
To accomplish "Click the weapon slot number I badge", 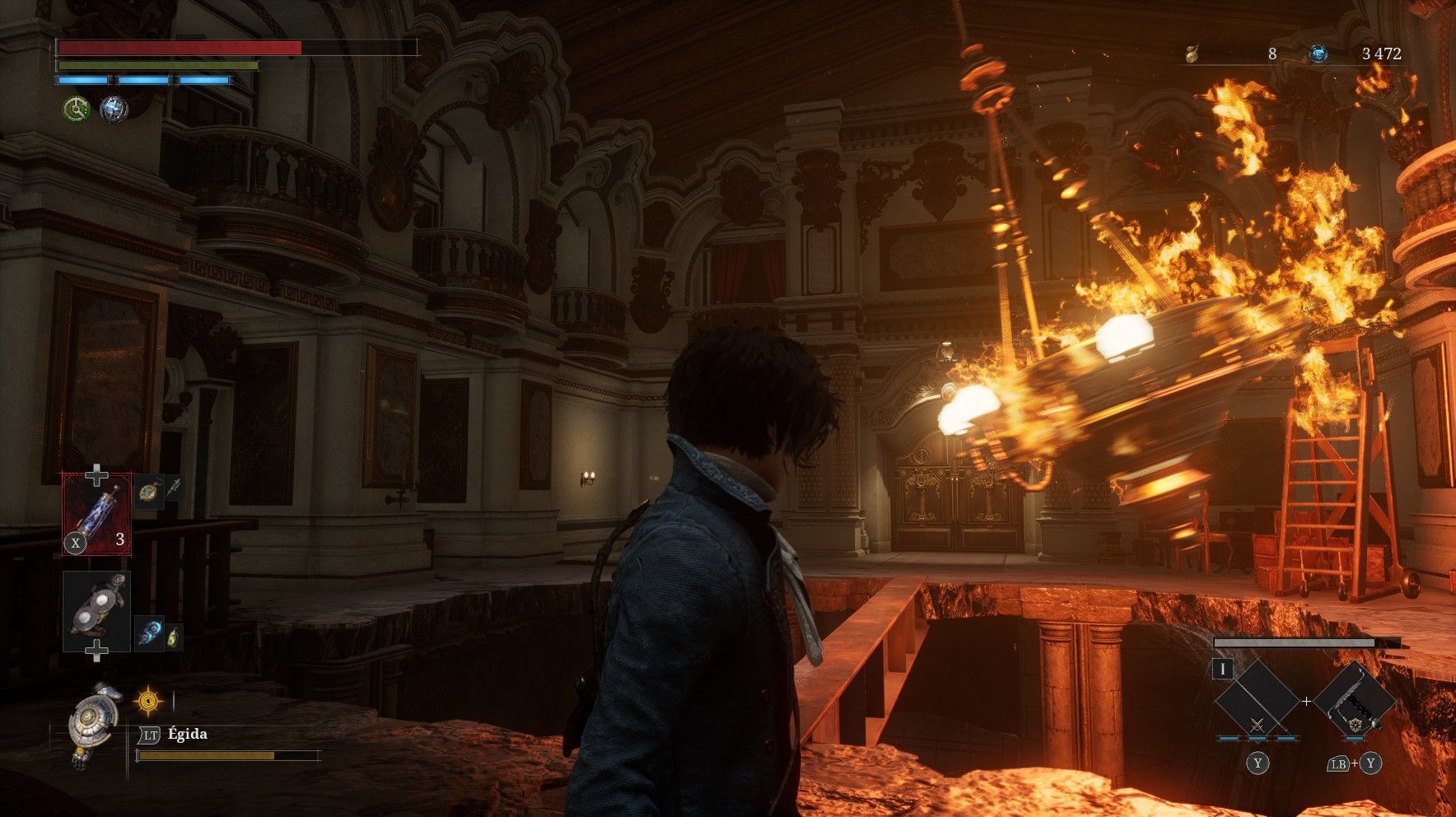I will (1223, 669).
